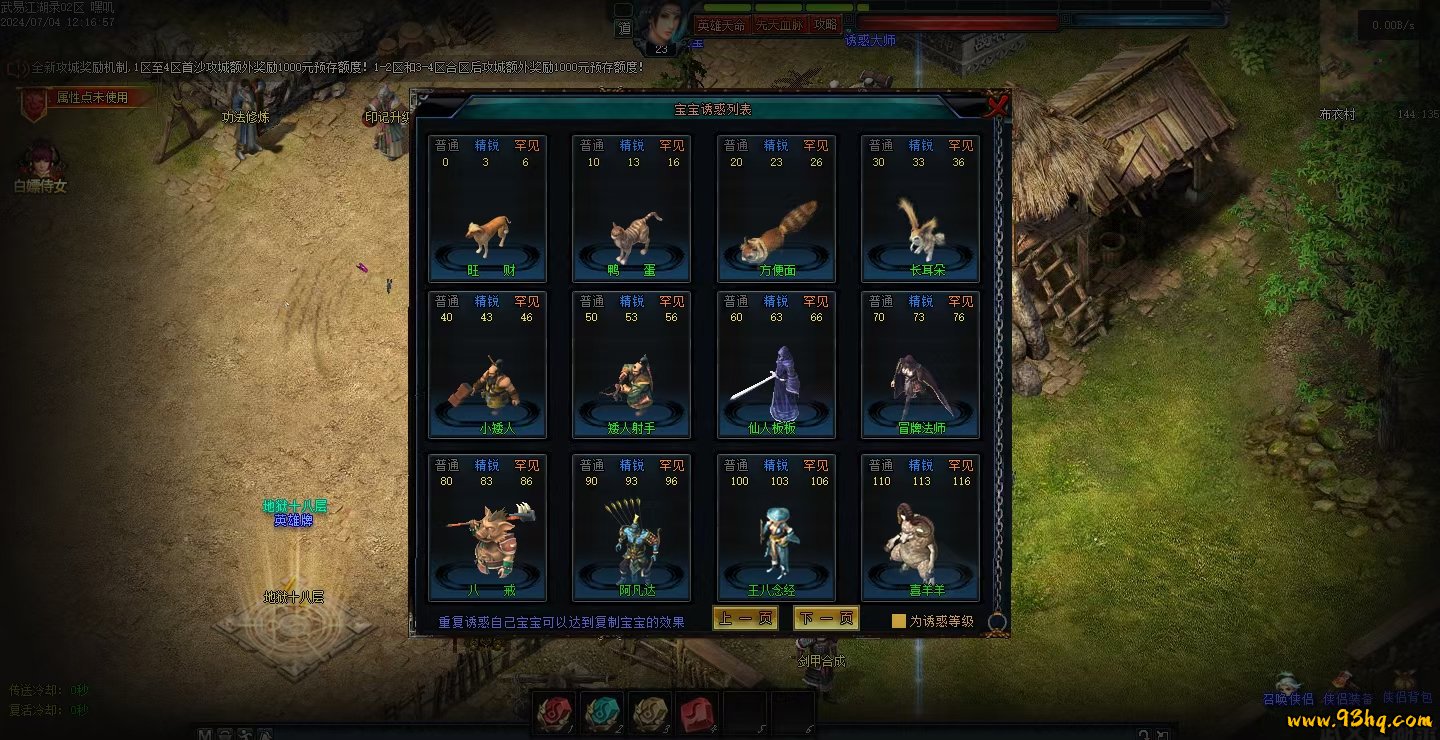Pick the 方便面 raccoon pet card
This screenshot has width=1440, height=740.
(x=776, y=208)
